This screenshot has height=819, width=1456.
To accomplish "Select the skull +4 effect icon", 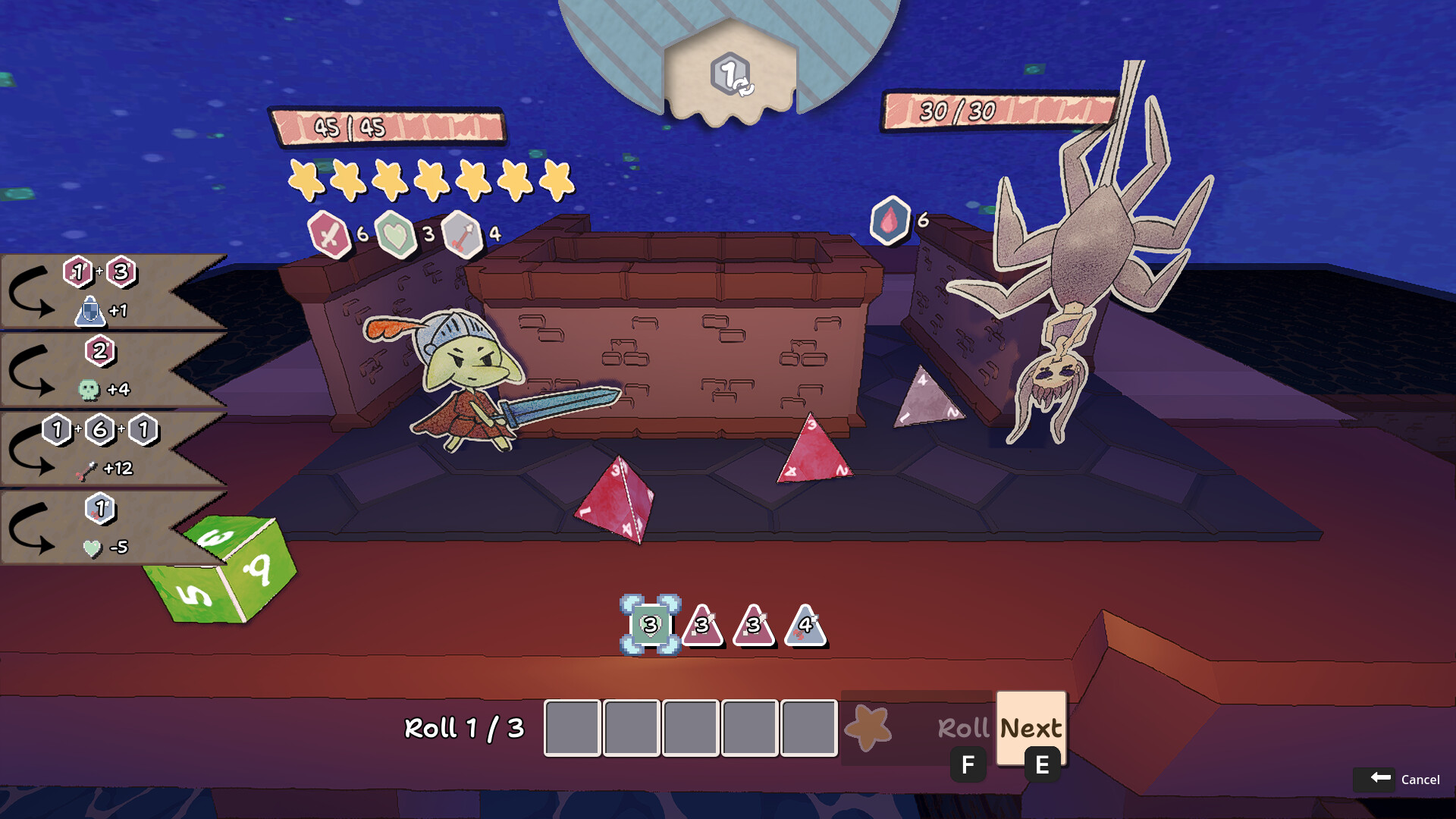I will coord(90,388).
